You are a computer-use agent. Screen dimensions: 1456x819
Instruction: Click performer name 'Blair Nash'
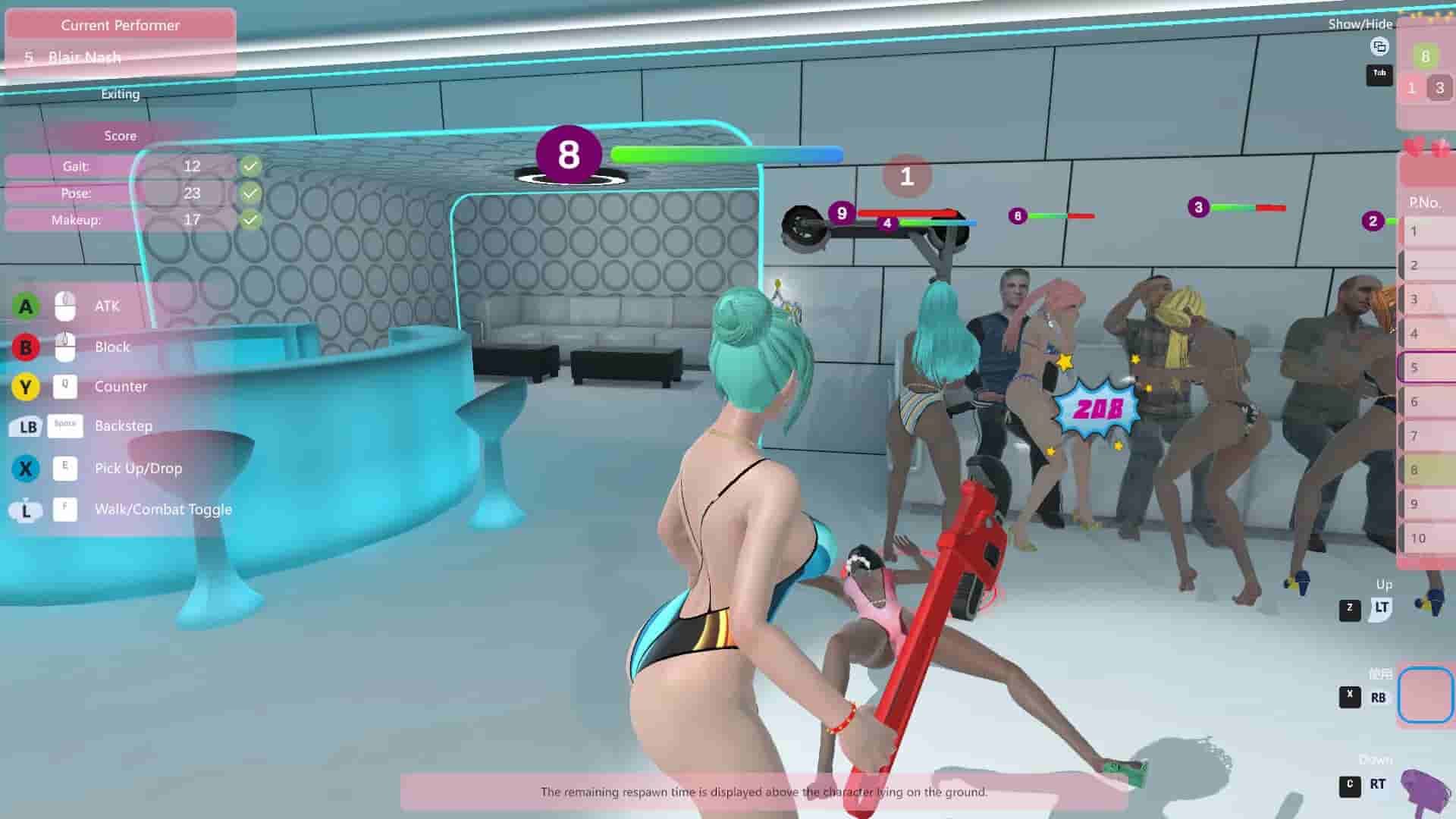(85, 57)
